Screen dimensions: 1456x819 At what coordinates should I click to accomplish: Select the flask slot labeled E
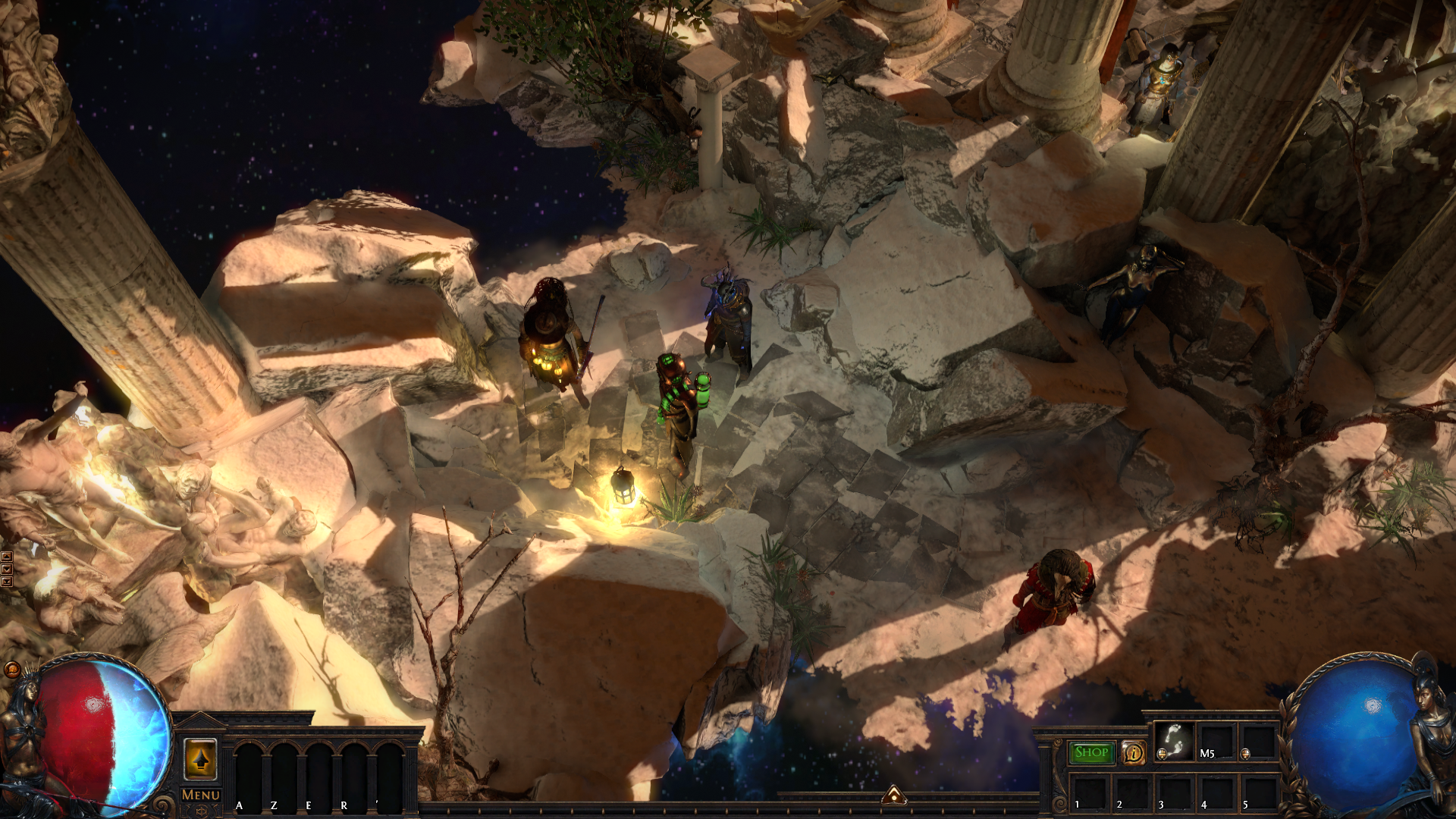(x=320, y=773)
